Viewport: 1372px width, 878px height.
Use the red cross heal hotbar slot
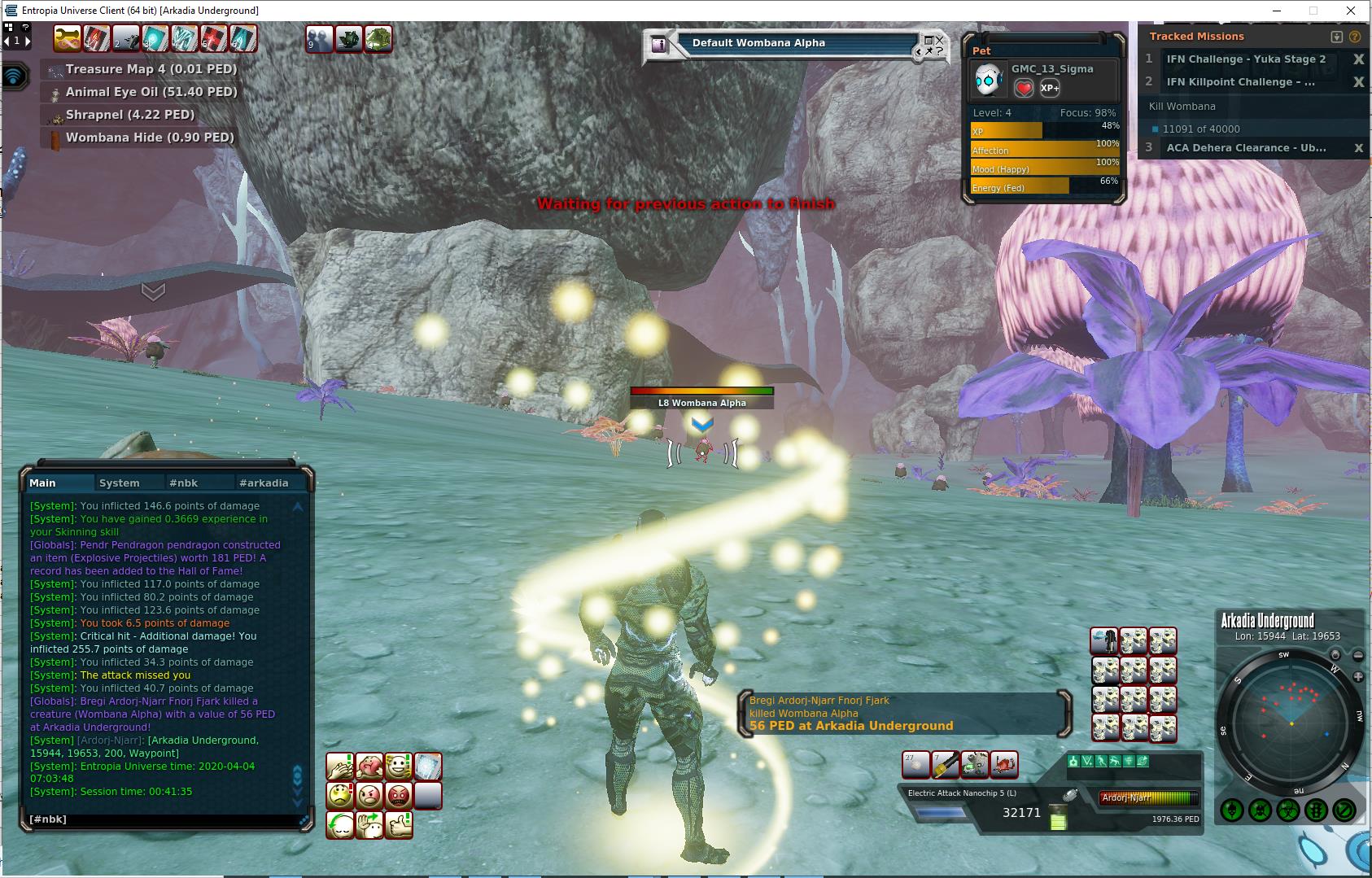click(x=214, y=37)
